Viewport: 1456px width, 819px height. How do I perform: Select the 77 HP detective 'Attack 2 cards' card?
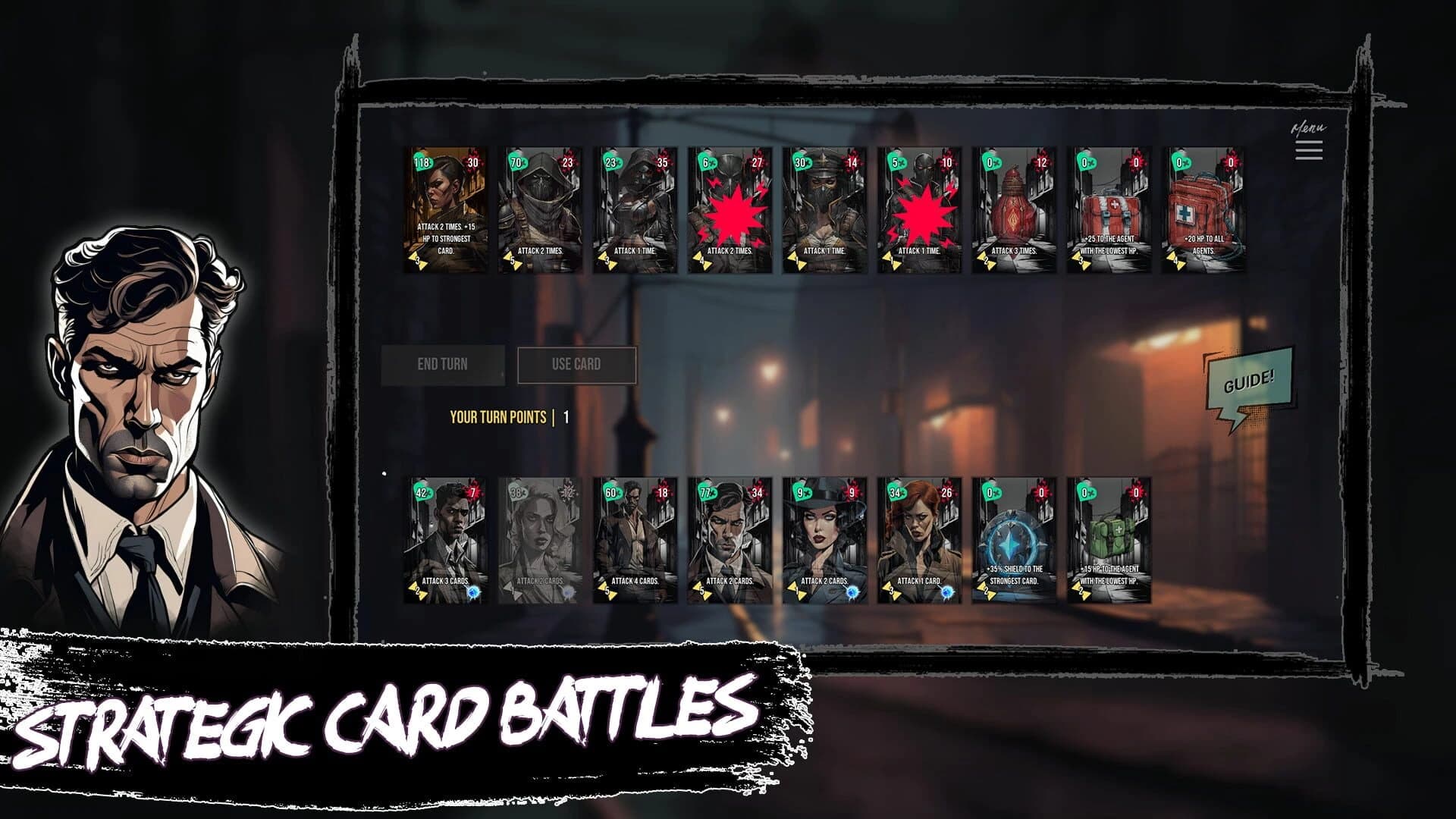[730, 538]
